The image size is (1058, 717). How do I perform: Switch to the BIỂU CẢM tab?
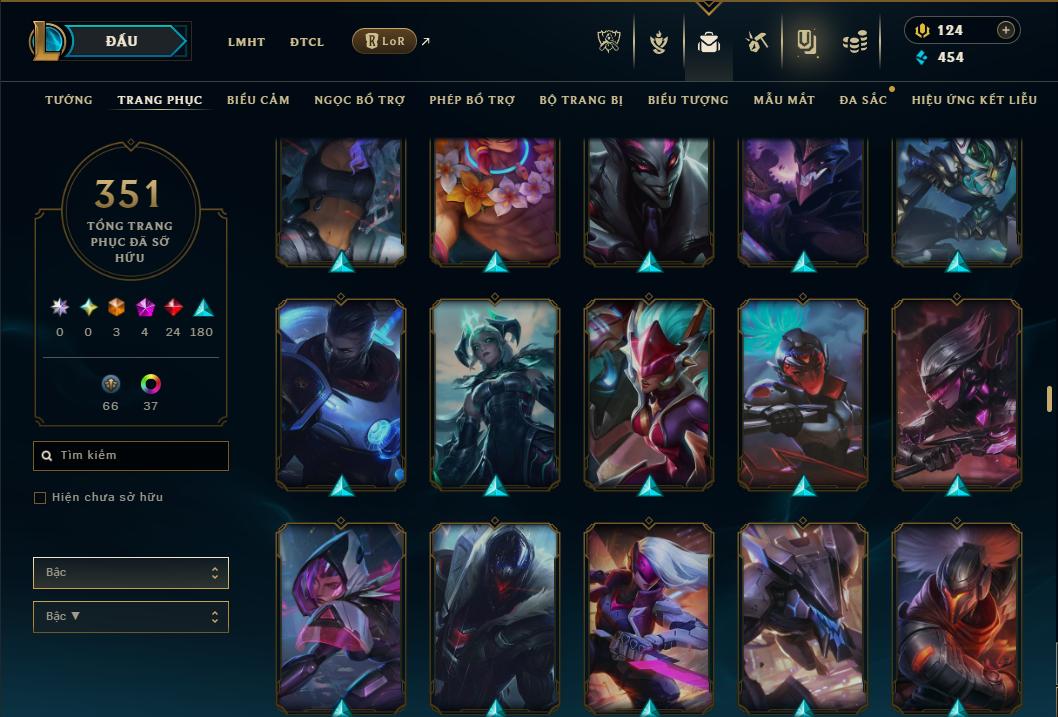pyautogui.click(x=258, y=100)
